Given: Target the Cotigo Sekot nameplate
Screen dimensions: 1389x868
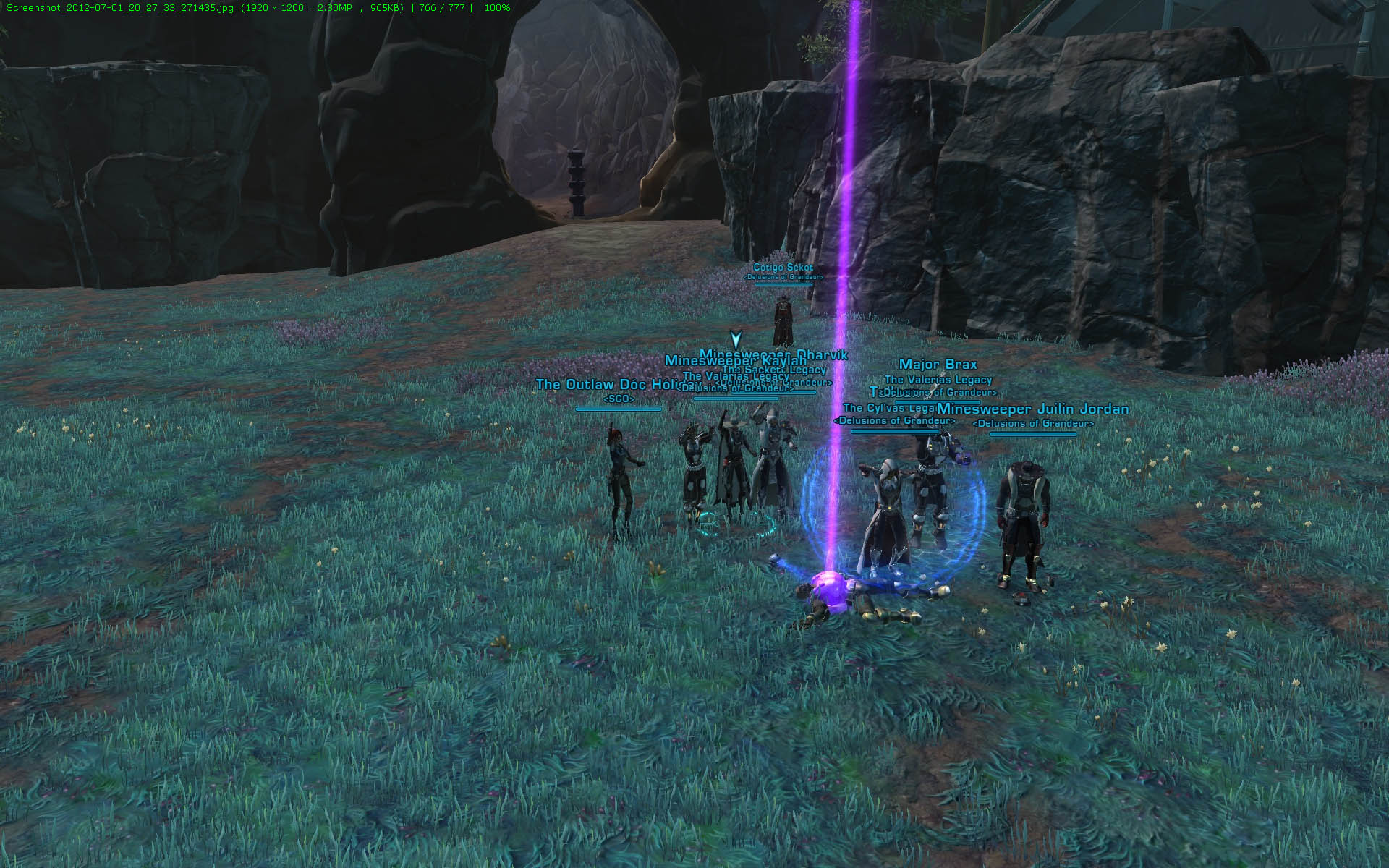Looking at the screenshot, I should pos(783,268).
